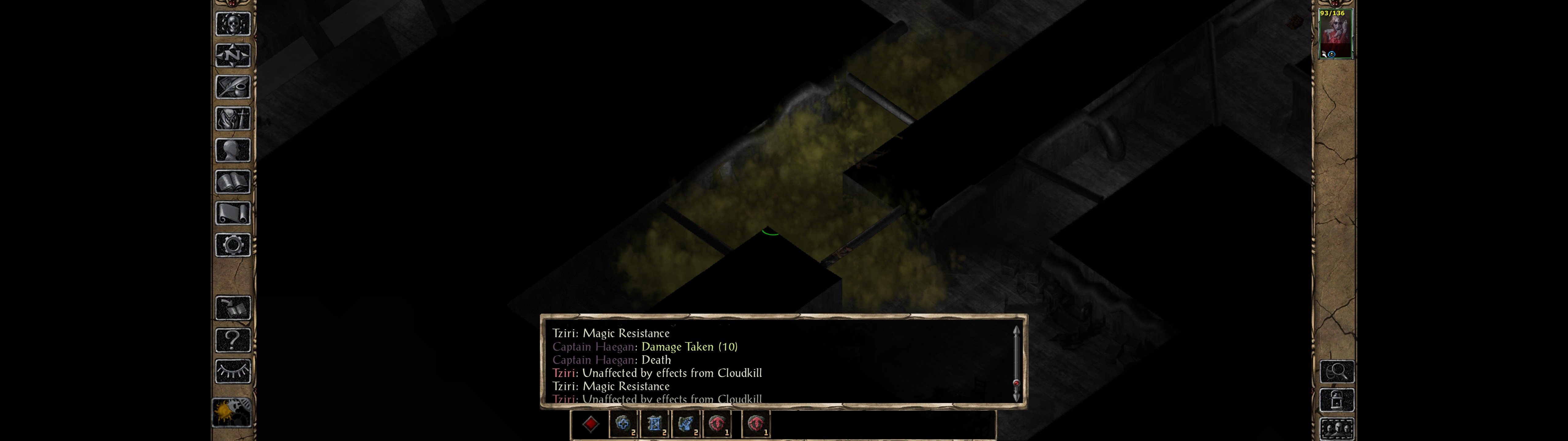1568x441 pixels.
Task: Click the dialog log scrollbar handle
Action: 1016,383
